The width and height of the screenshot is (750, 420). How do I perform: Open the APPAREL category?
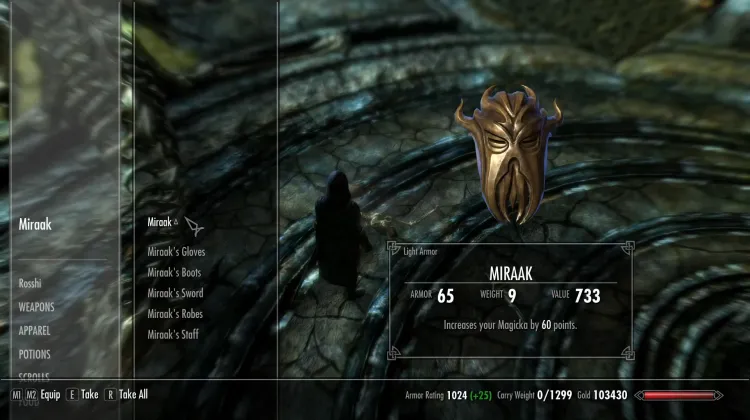coord(34,330)
